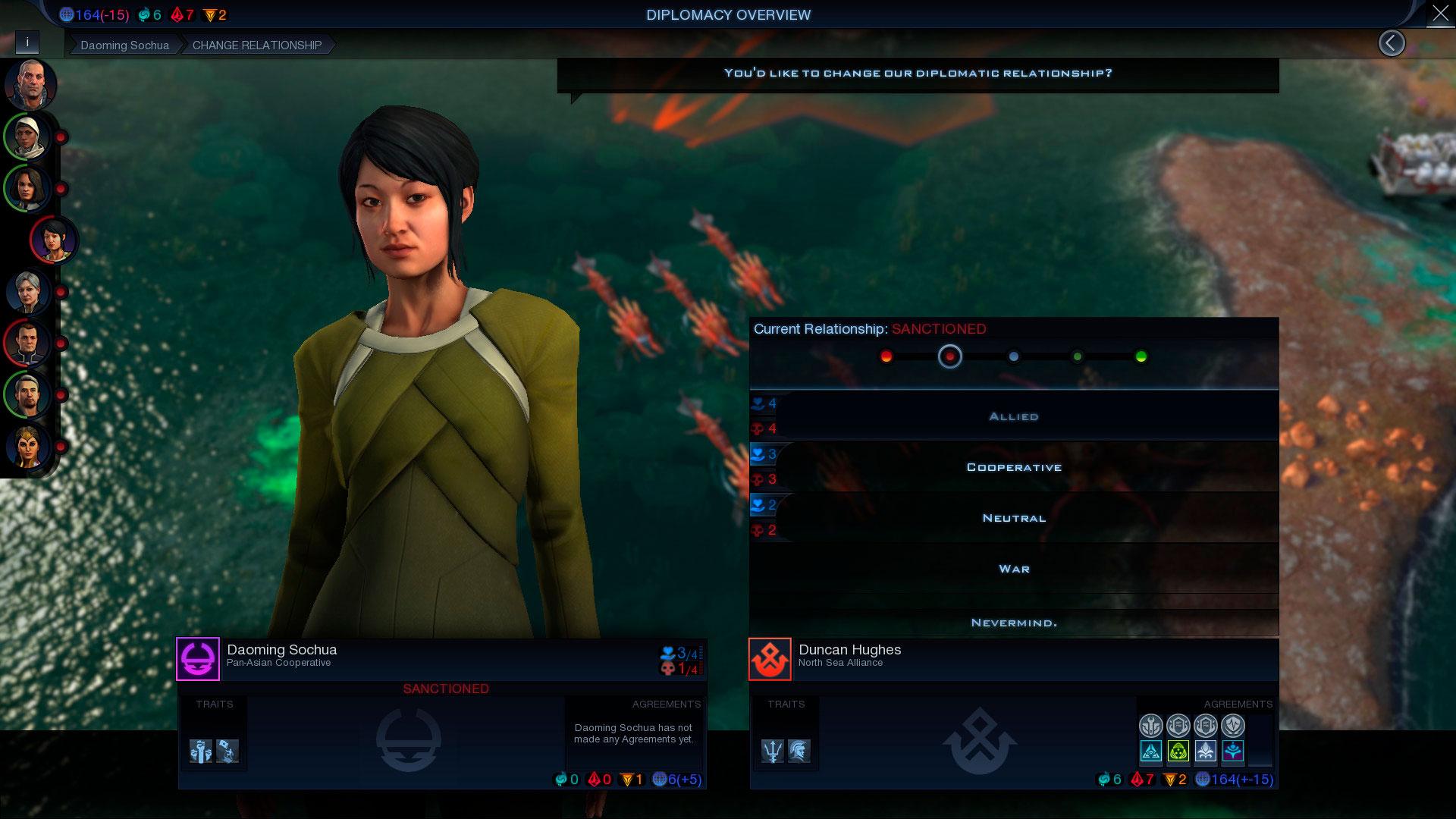The image size is (1456, 819).
Task: Click the bright green relationship dot
Action: coord(1141,356)
